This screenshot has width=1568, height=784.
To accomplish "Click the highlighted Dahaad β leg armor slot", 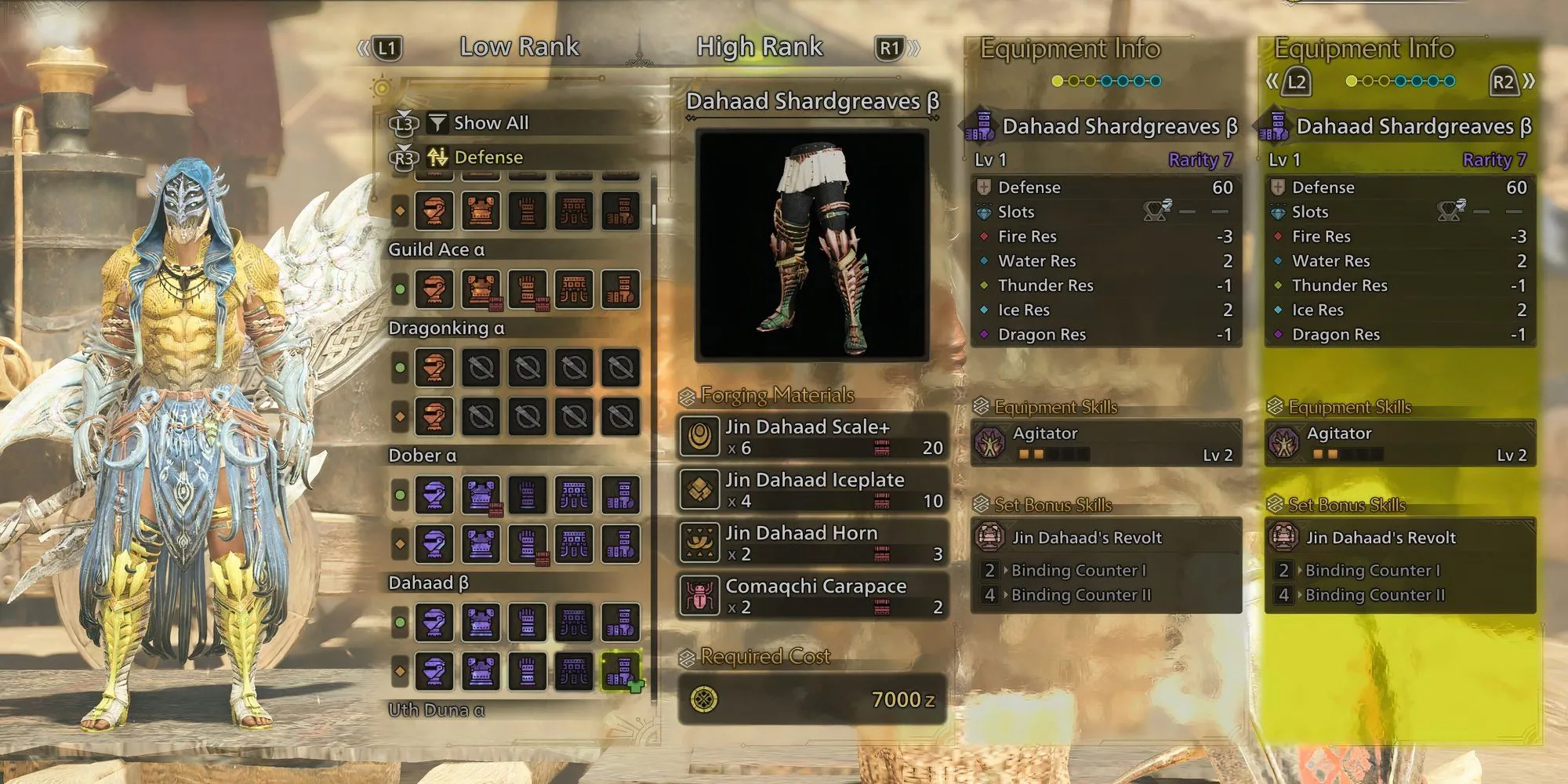I will pos(621,671).
